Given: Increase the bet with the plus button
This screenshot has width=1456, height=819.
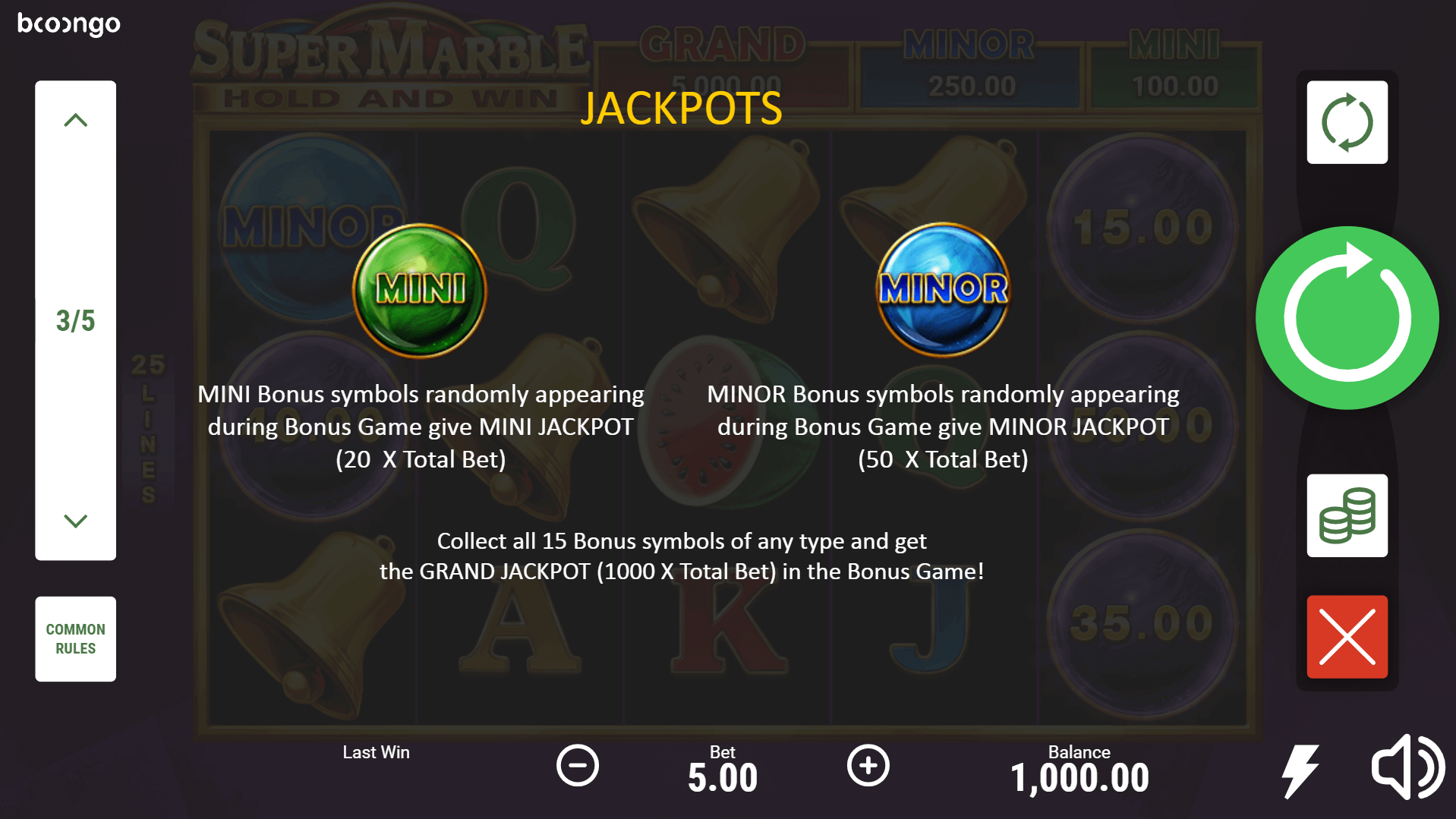Looking at the screenshot, I should pyautogui.click(x=868, y=765).
